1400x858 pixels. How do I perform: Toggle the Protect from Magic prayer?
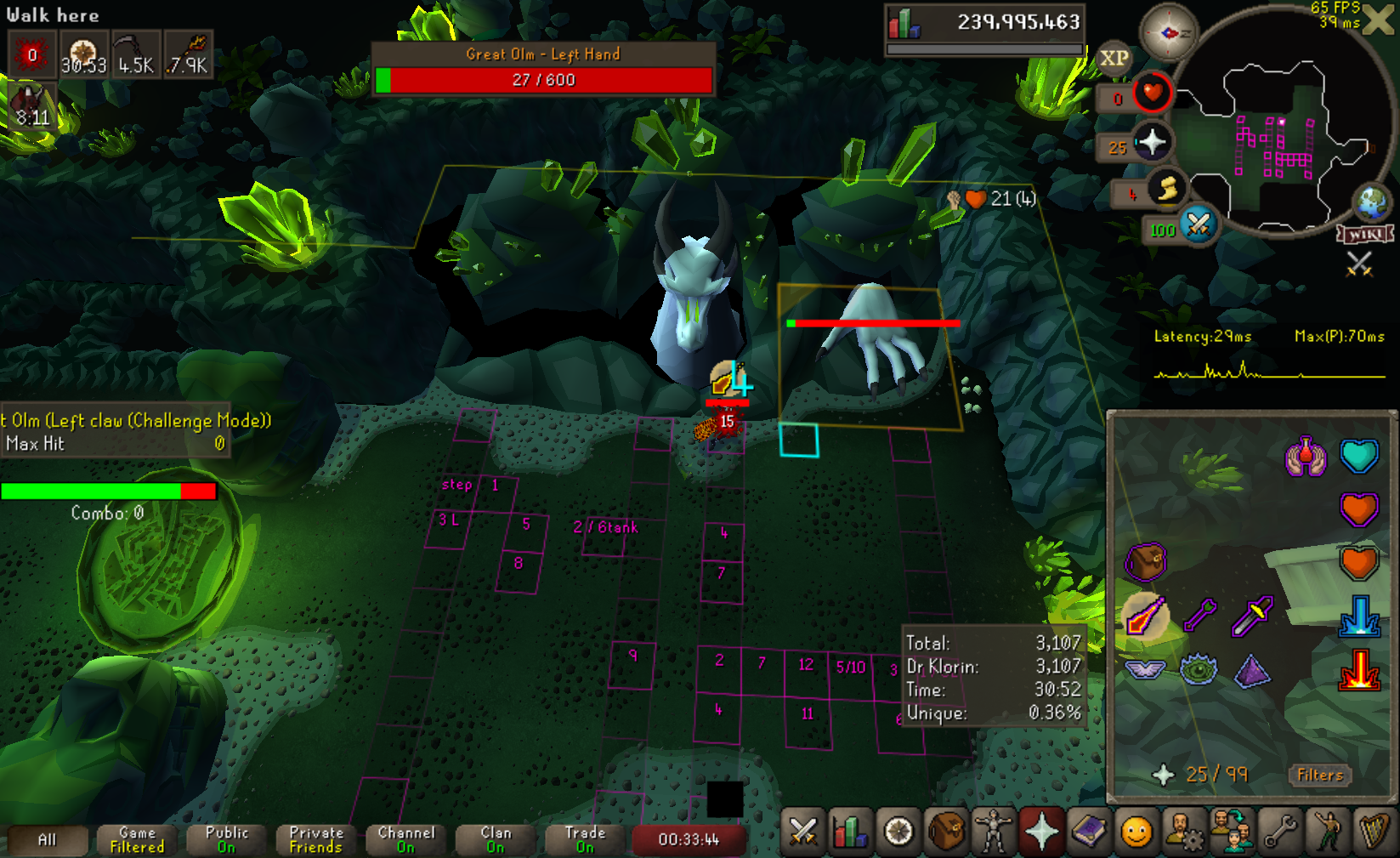[1144, 616]
